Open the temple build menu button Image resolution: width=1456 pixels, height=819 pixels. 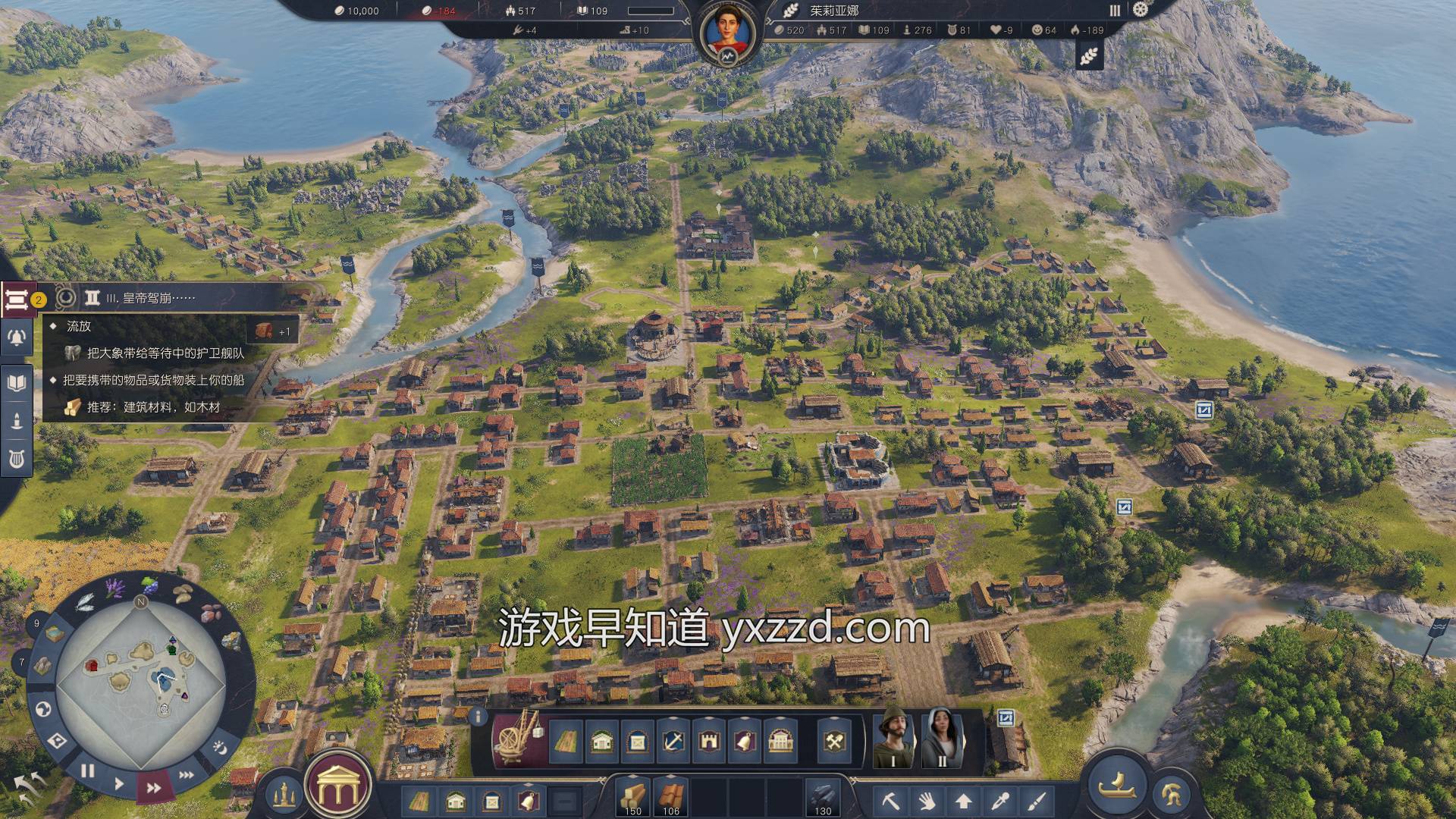pyautogui.click(x=337, y=786)
